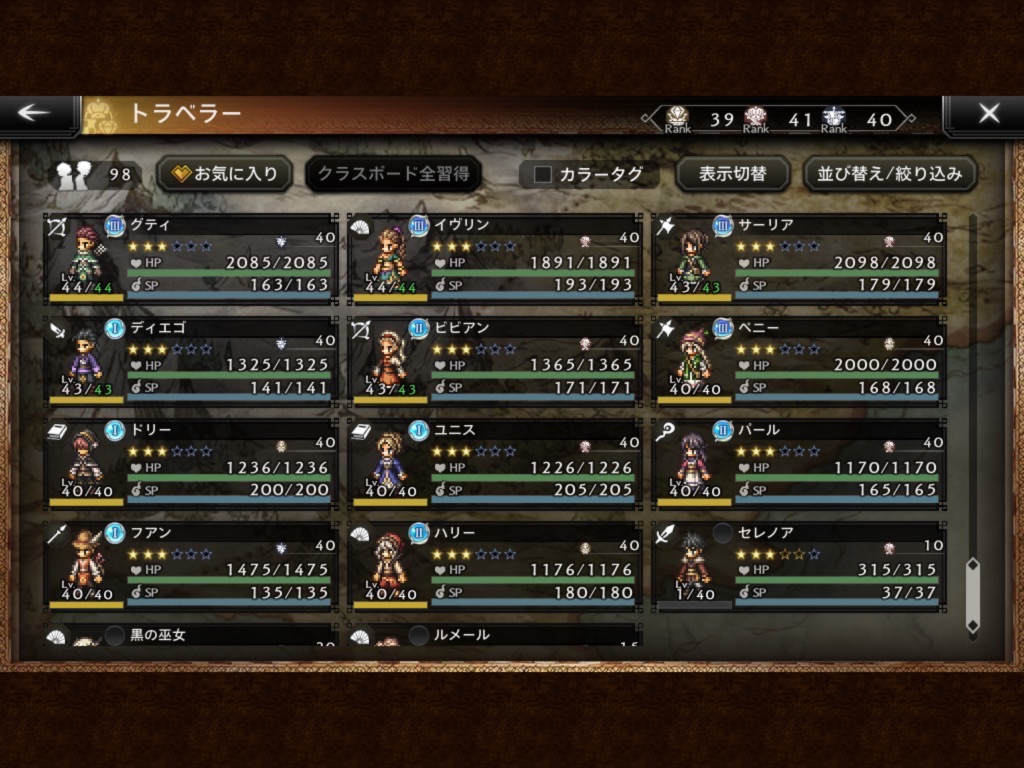
Task: Tick the カラータグ checkbox
Action: pos(543,174)
